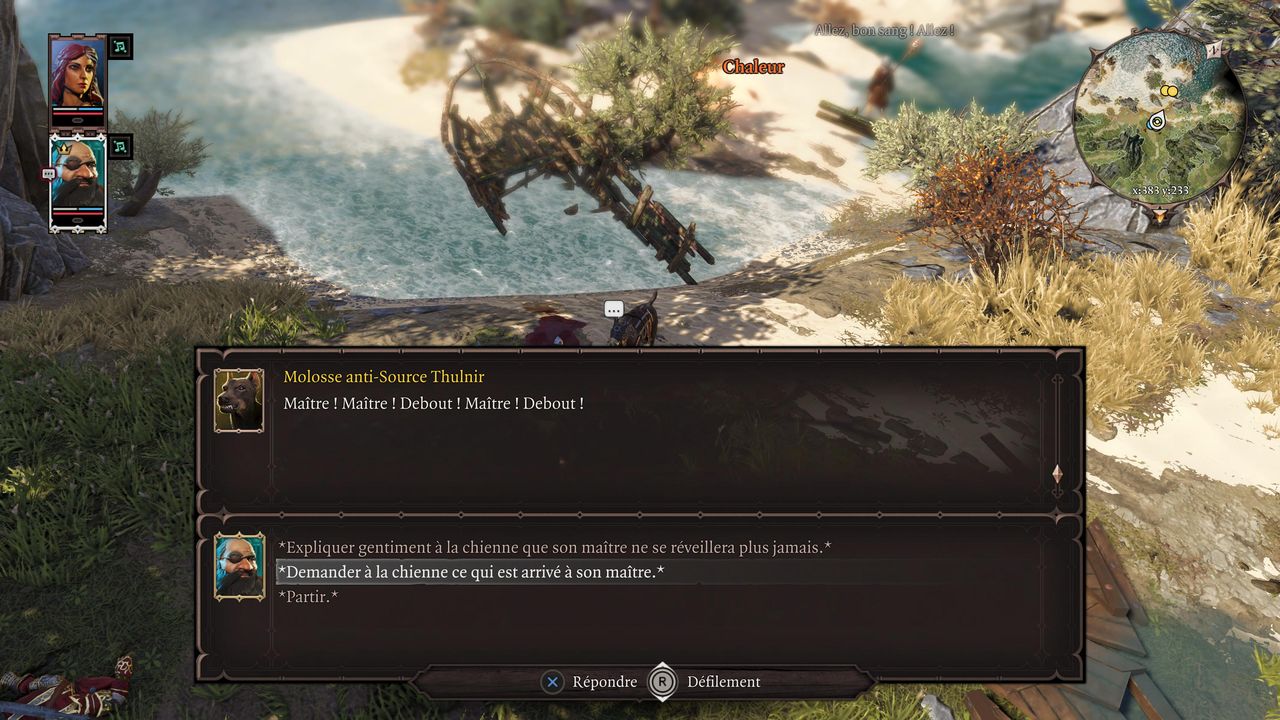
Task: Choose the reply explaining the master won't wake
Action: 555,548
